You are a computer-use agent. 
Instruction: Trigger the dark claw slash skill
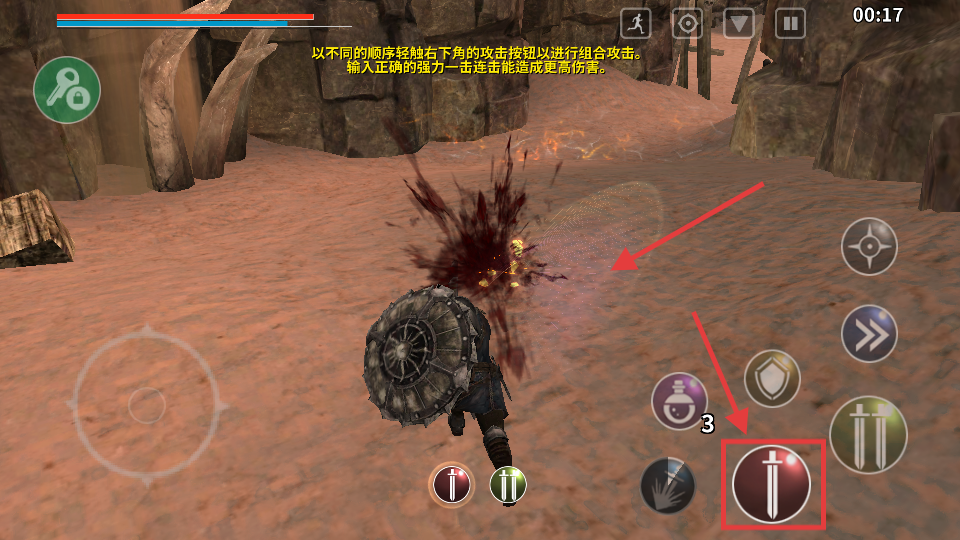pyautogui.click(x=668, y=485)
